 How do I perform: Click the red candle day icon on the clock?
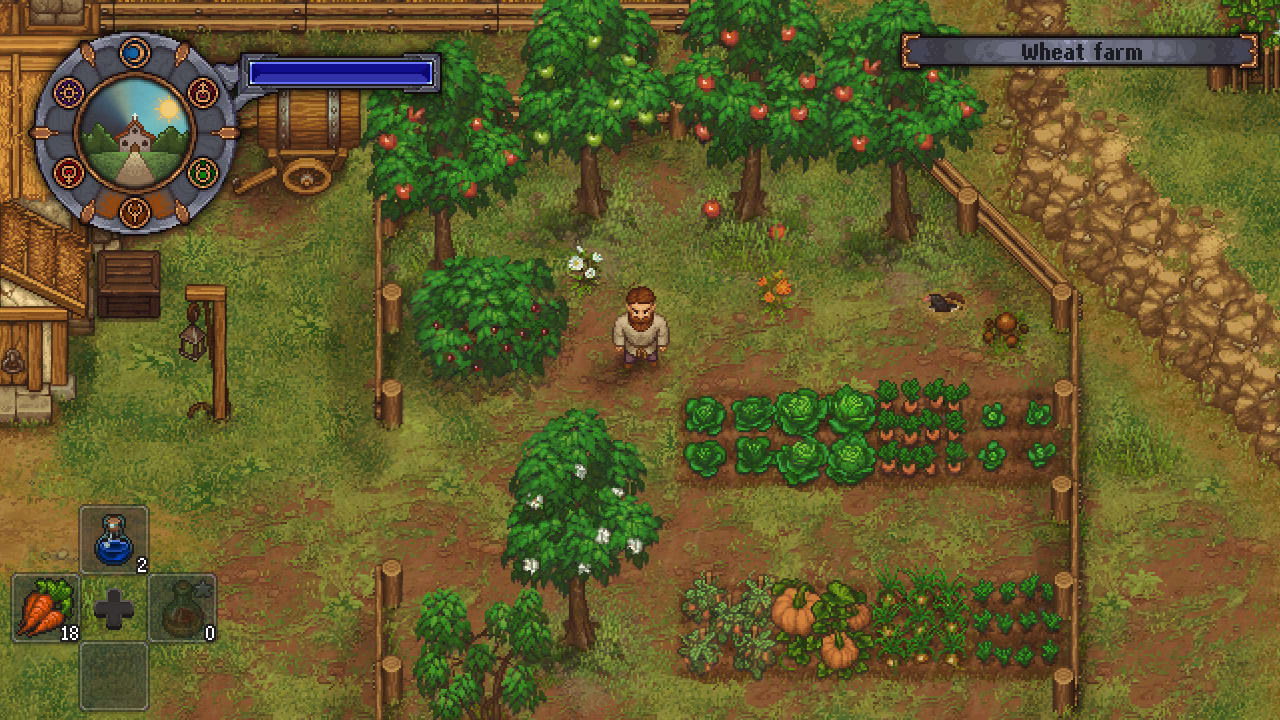(201, 92)
